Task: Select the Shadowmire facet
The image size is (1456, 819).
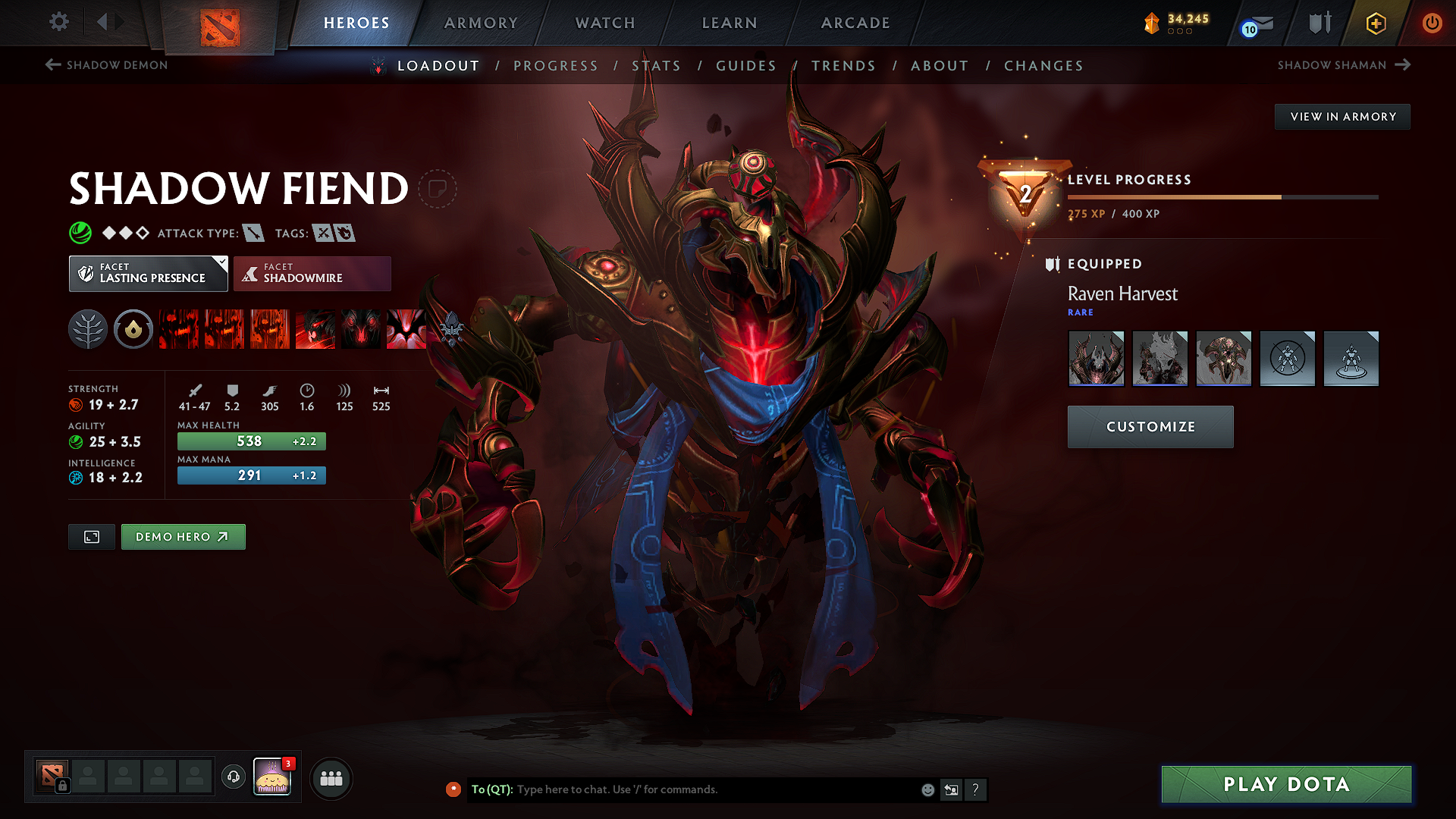Action: (312, 273)
